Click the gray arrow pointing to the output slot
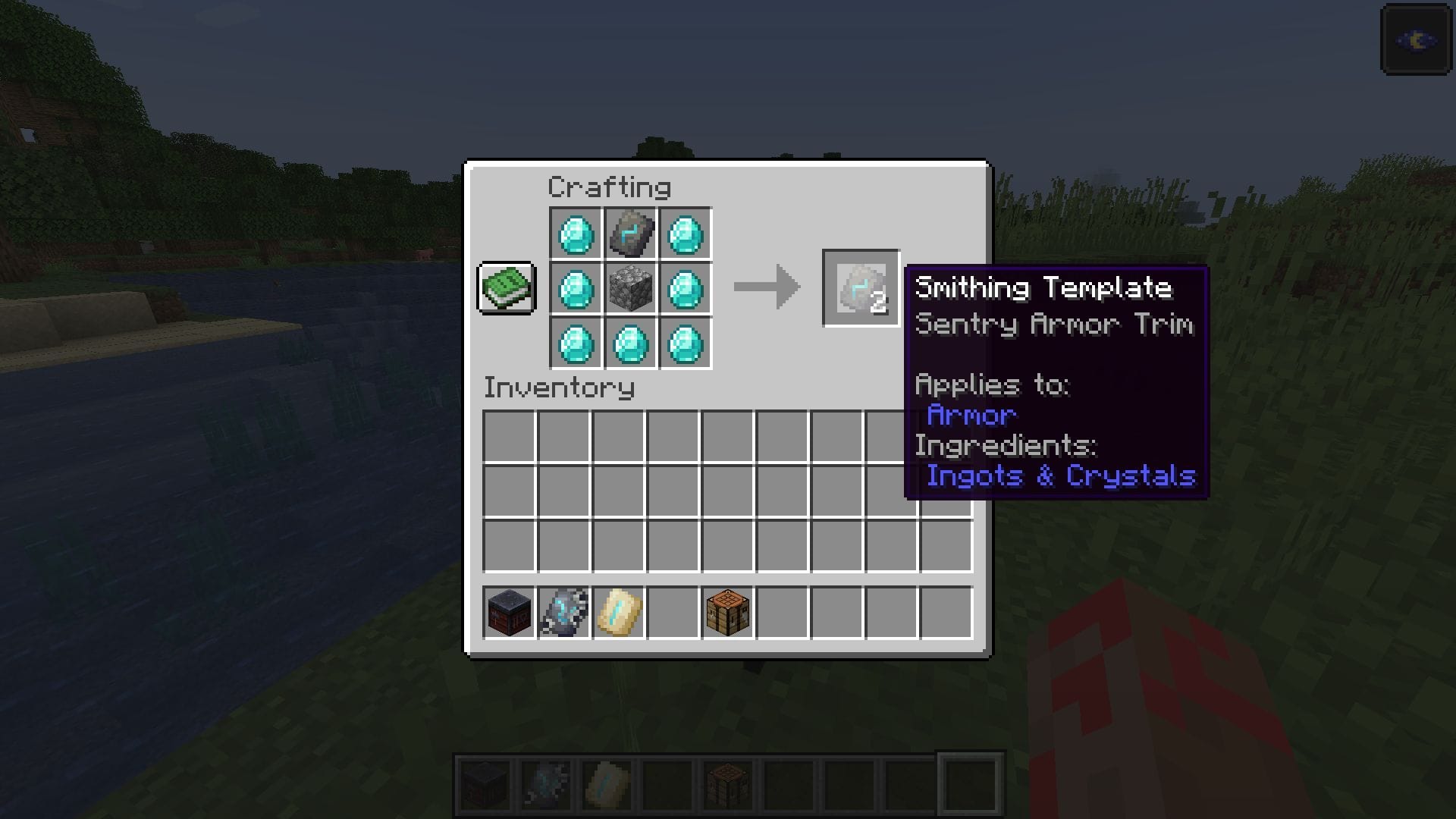 point(766,288)
